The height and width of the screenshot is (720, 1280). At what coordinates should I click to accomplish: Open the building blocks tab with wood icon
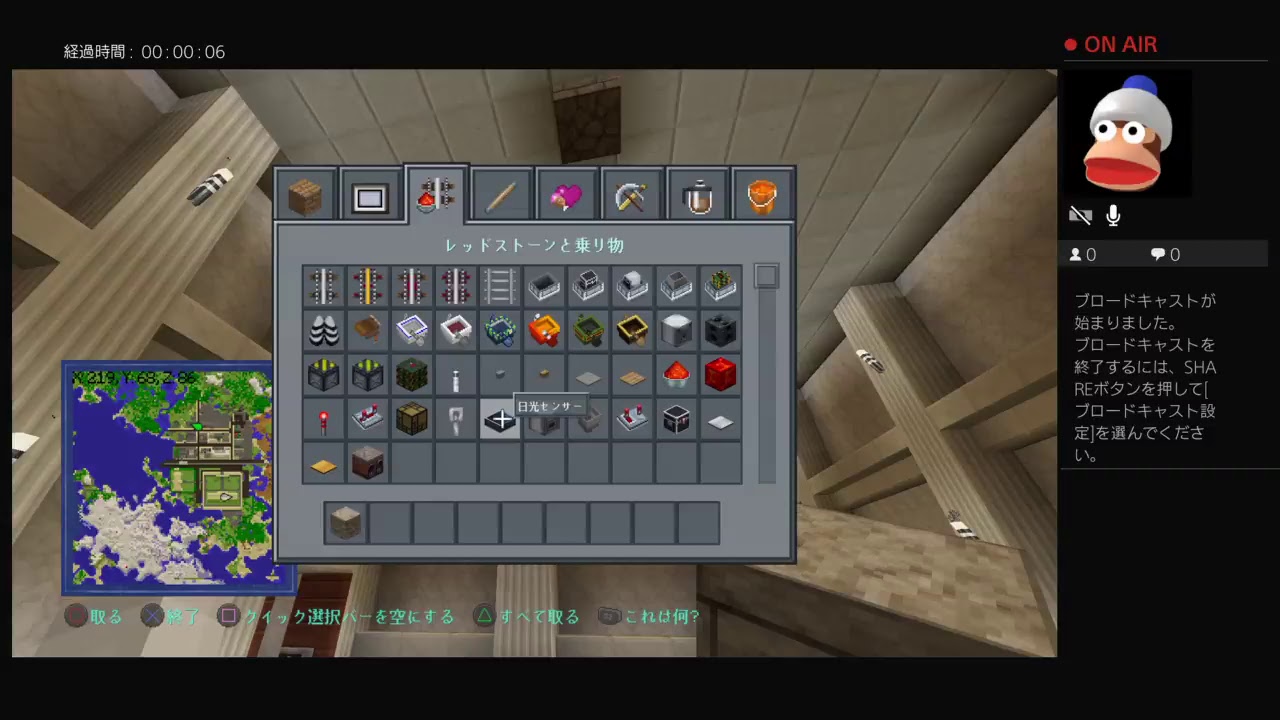coord(305,195)
